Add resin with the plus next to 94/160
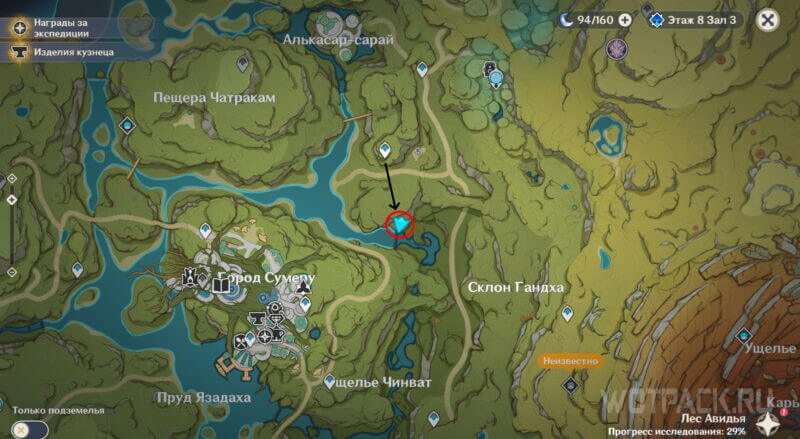800x439 pixels. [x=625, y=19]
